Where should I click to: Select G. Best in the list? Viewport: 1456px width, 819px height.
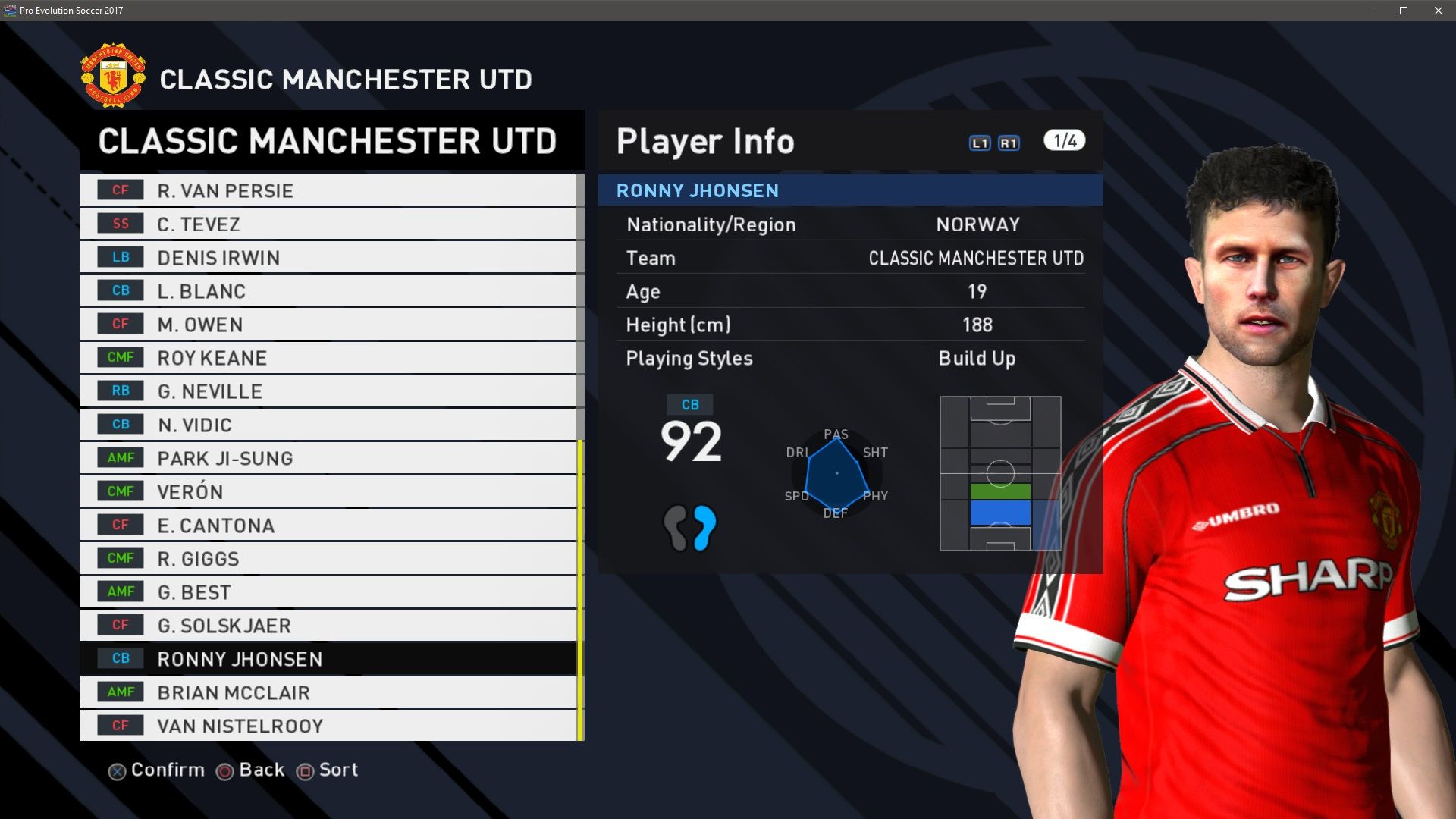(x=328, y=591)
